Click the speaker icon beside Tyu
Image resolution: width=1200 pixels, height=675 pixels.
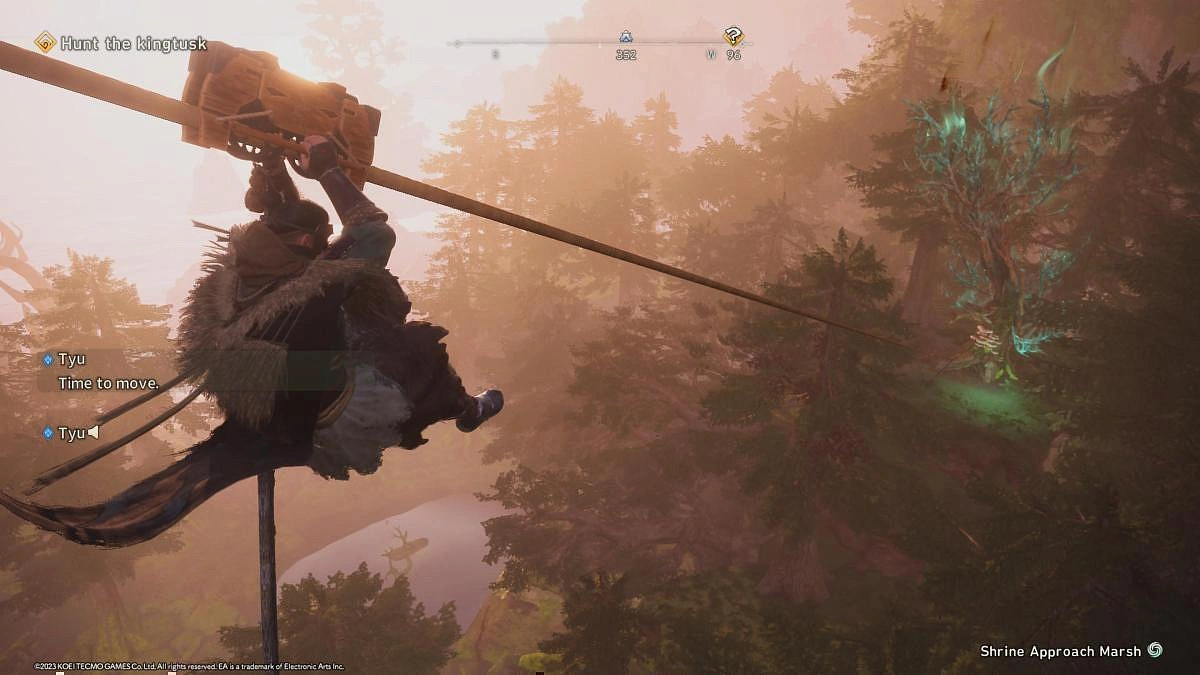click(x=93, y=433)
